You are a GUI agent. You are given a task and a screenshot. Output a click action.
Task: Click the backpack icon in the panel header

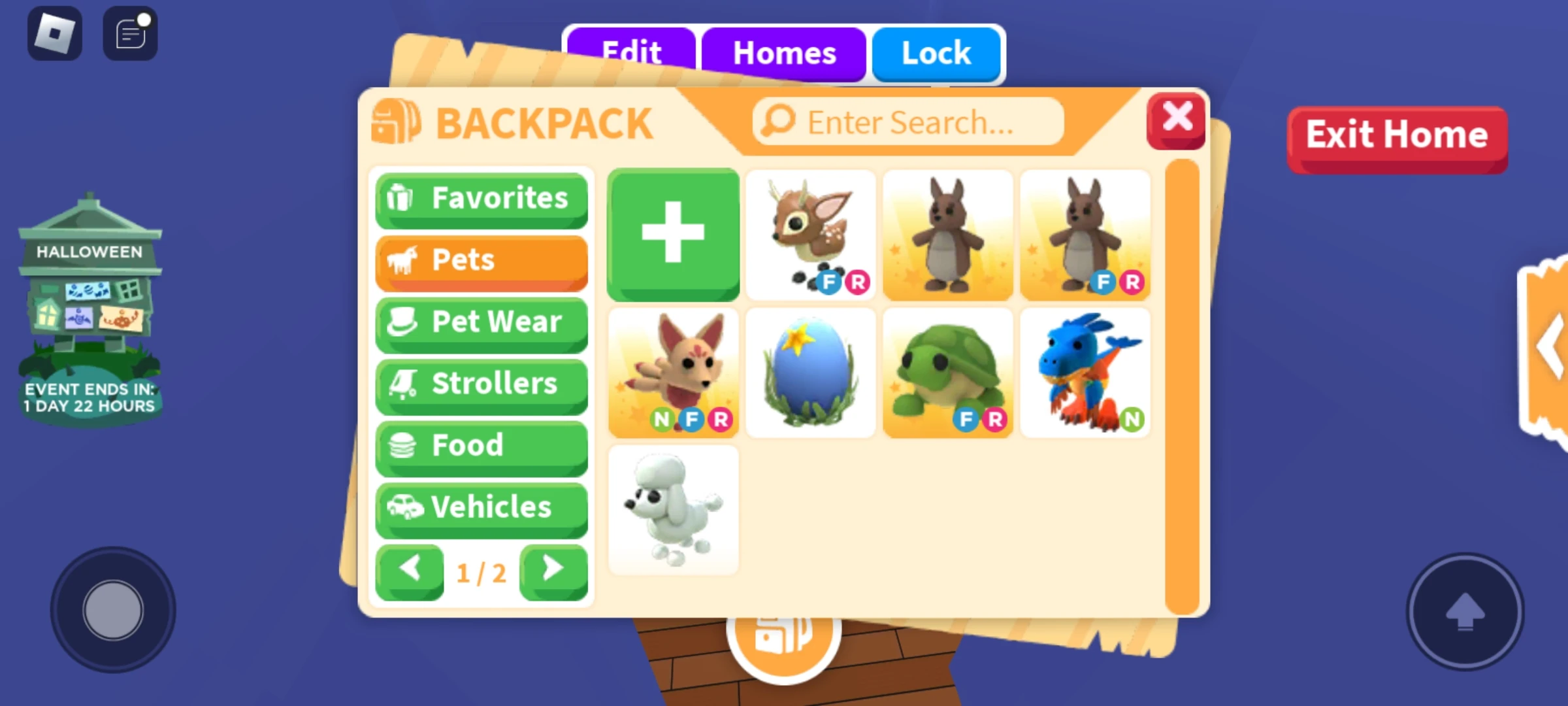click(x=397, y=122)
